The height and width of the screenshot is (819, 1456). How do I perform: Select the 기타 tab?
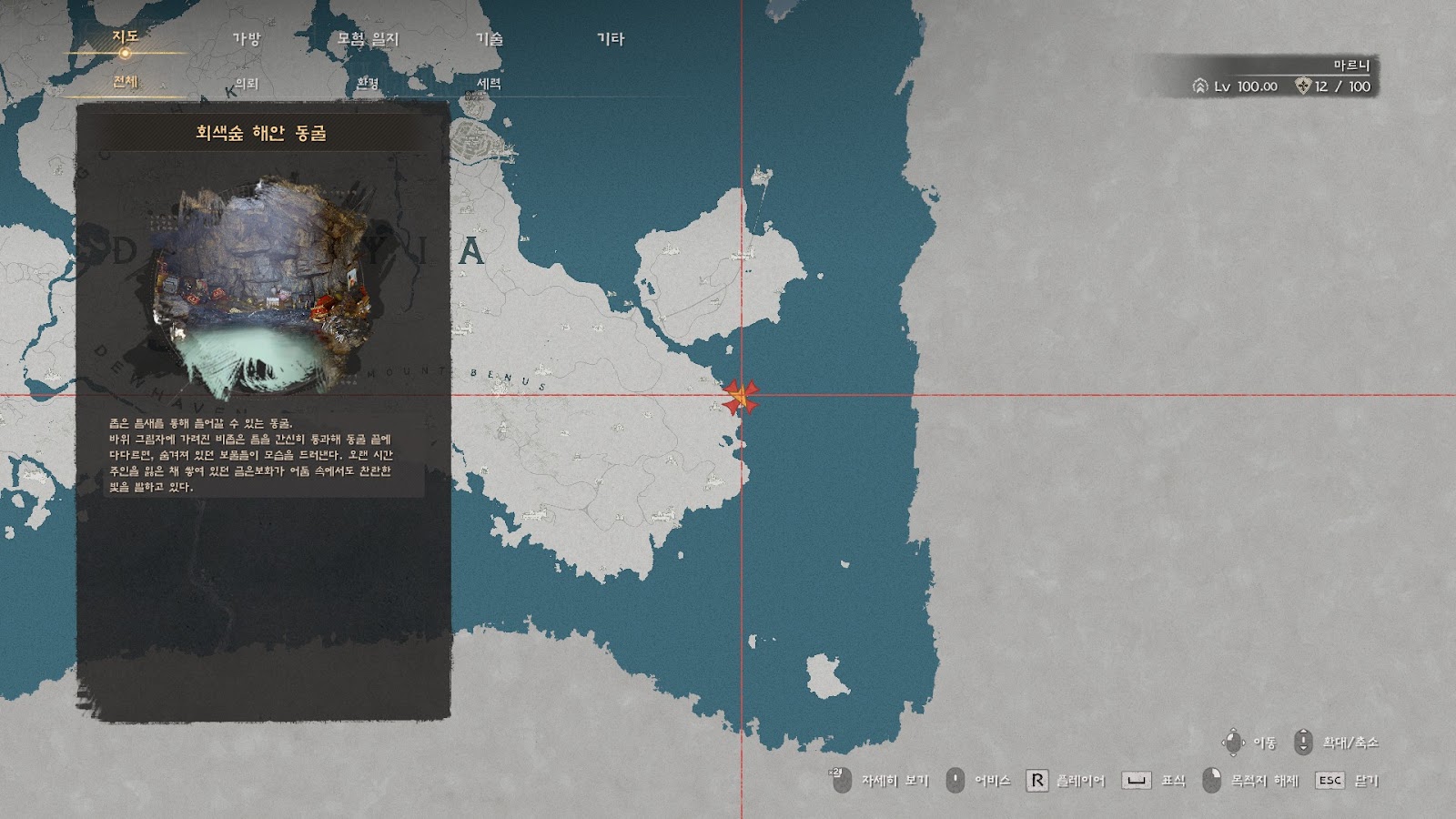tap(610, 38)
